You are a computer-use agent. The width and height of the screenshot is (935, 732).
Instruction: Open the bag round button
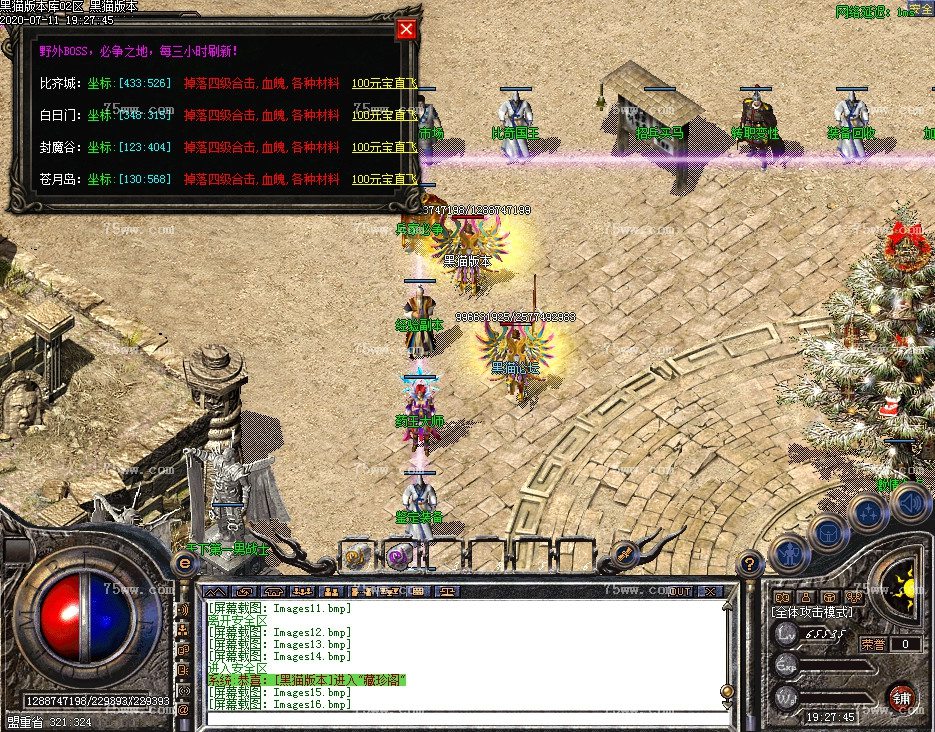[x=829, y=534]
